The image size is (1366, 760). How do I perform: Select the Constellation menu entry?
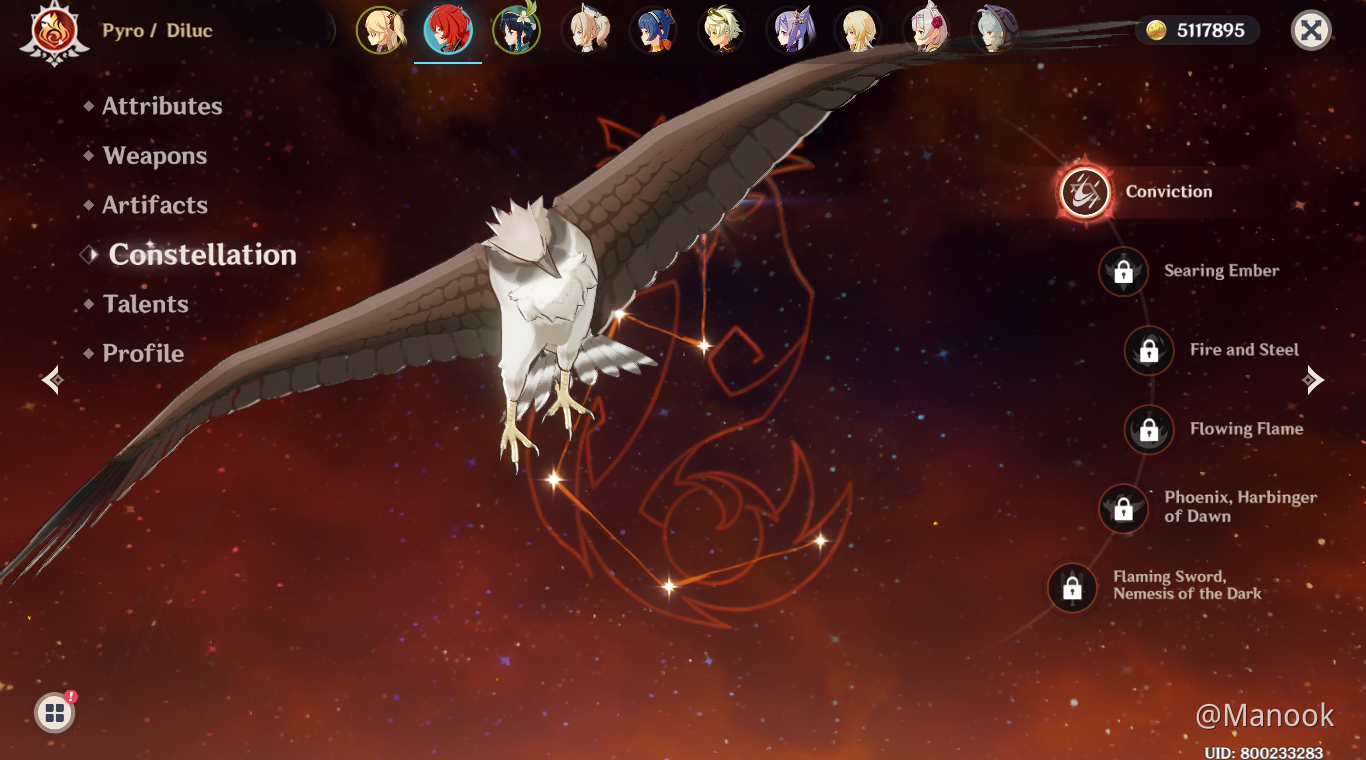pyautogui.click(x=202, y=255)
